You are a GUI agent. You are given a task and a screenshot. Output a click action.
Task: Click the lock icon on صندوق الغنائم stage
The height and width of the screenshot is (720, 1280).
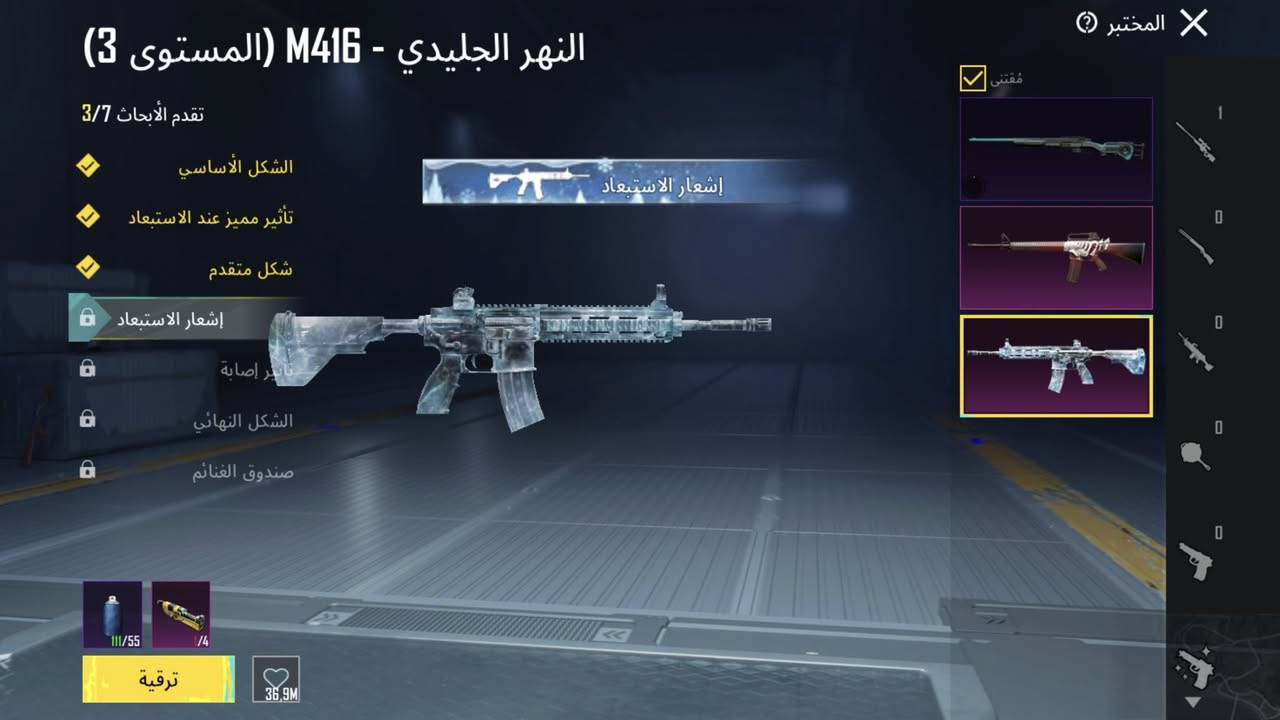[88, 471]
